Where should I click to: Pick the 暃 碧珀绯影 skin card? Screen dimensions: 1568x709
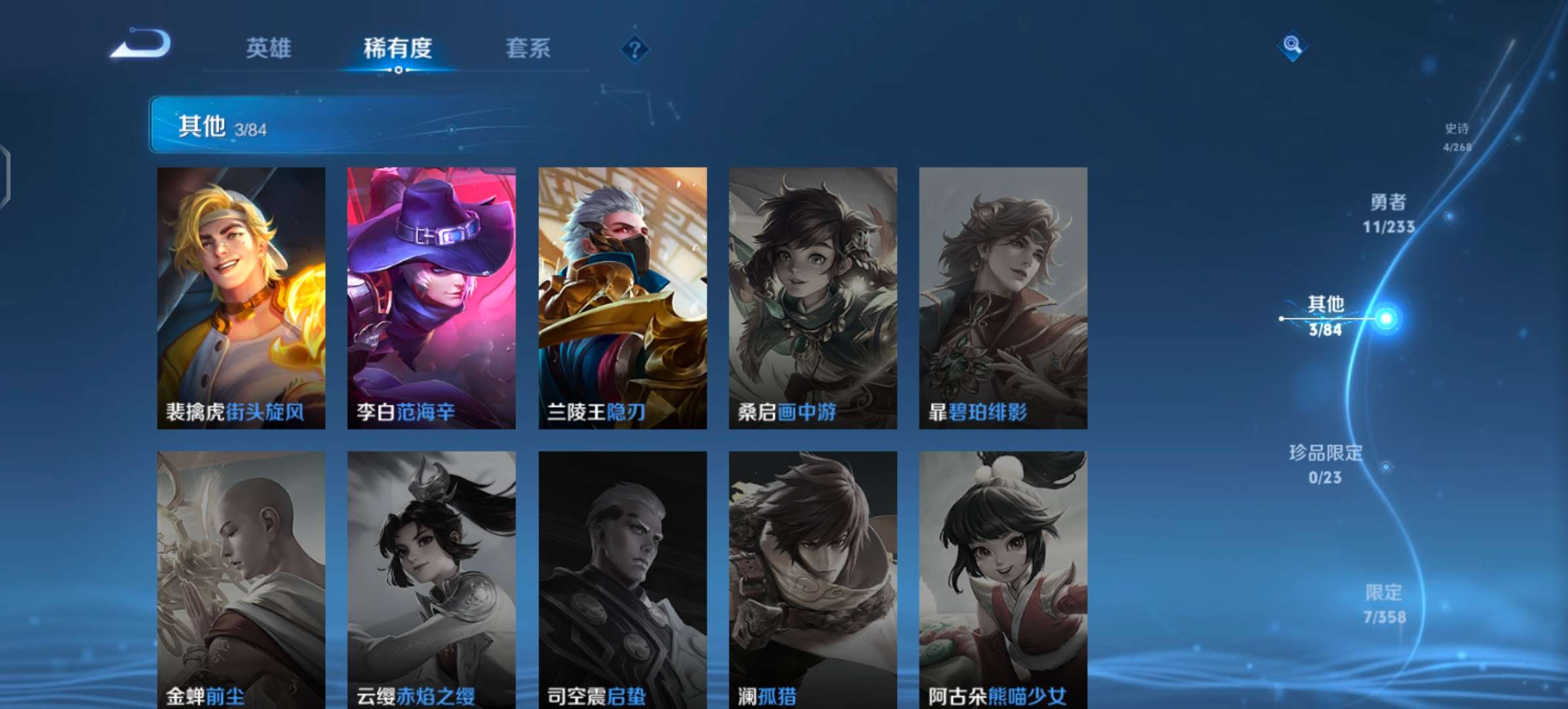point(1003,297)
